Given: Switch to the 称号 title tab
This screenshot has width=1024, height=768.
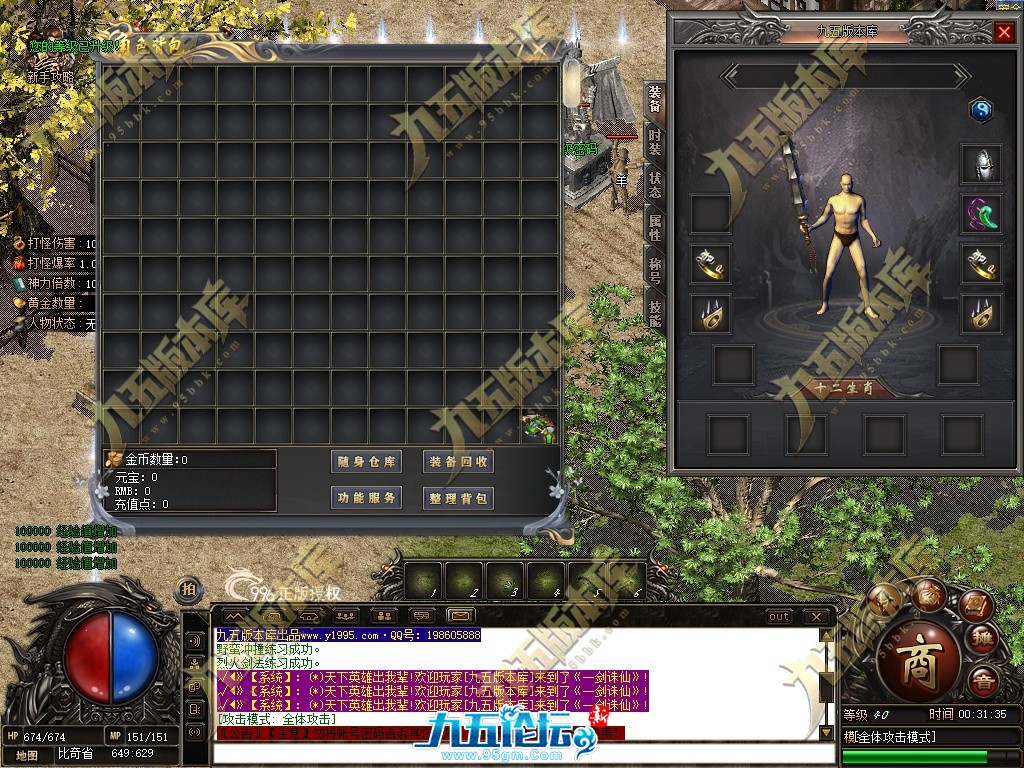Looking at the screenshot, I should (655, 270).
